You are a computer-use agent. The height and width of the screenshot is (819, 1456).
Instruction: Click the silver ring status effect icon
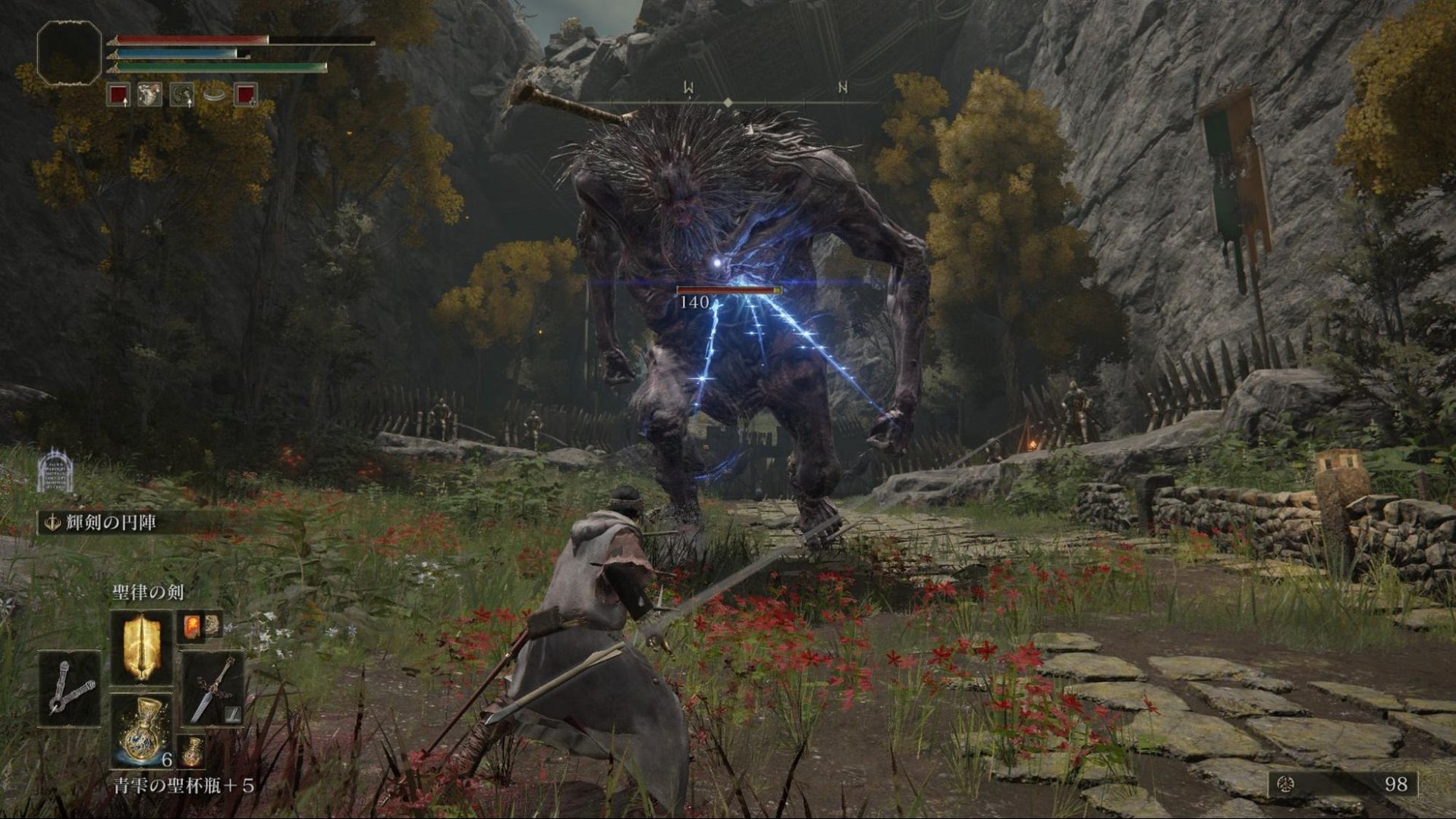214,95
